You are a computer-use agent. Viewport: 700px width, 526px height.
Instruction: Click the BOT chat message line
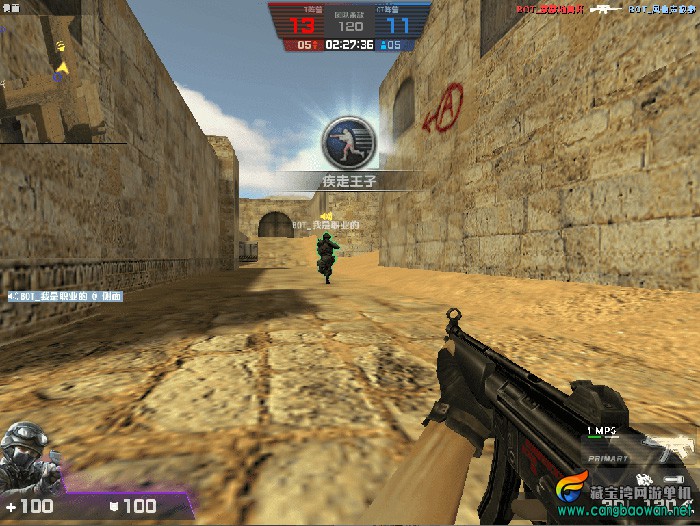pos(65,296)
